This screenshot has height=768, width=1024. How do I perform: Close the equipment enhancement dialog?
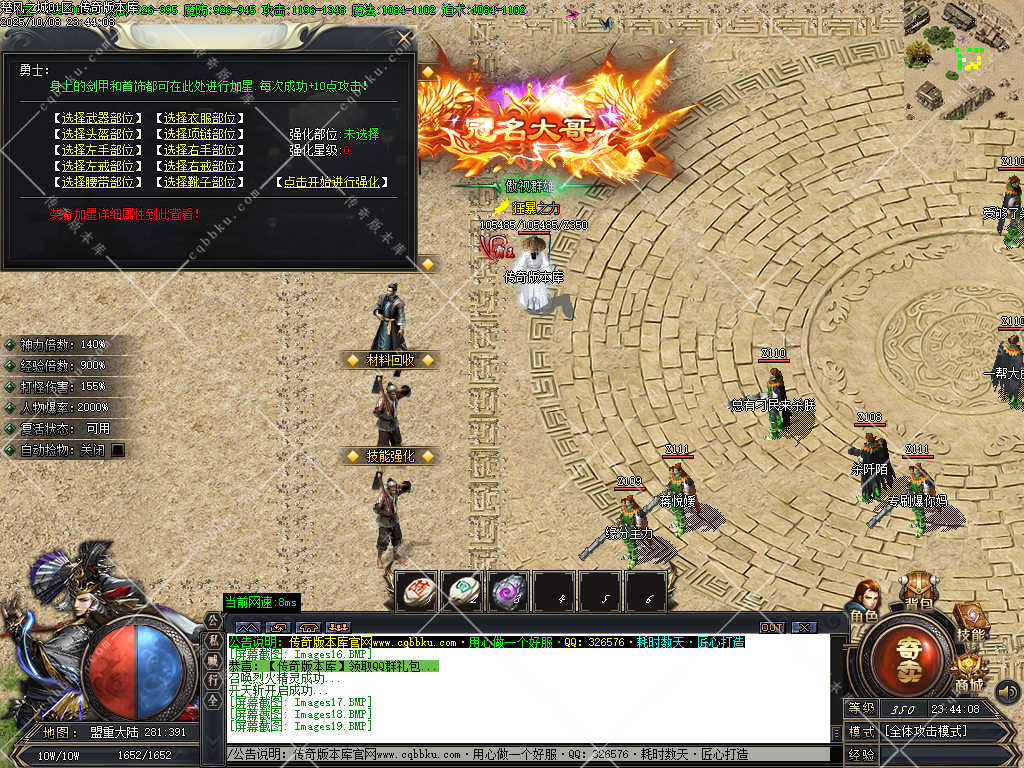pos(404,38)
